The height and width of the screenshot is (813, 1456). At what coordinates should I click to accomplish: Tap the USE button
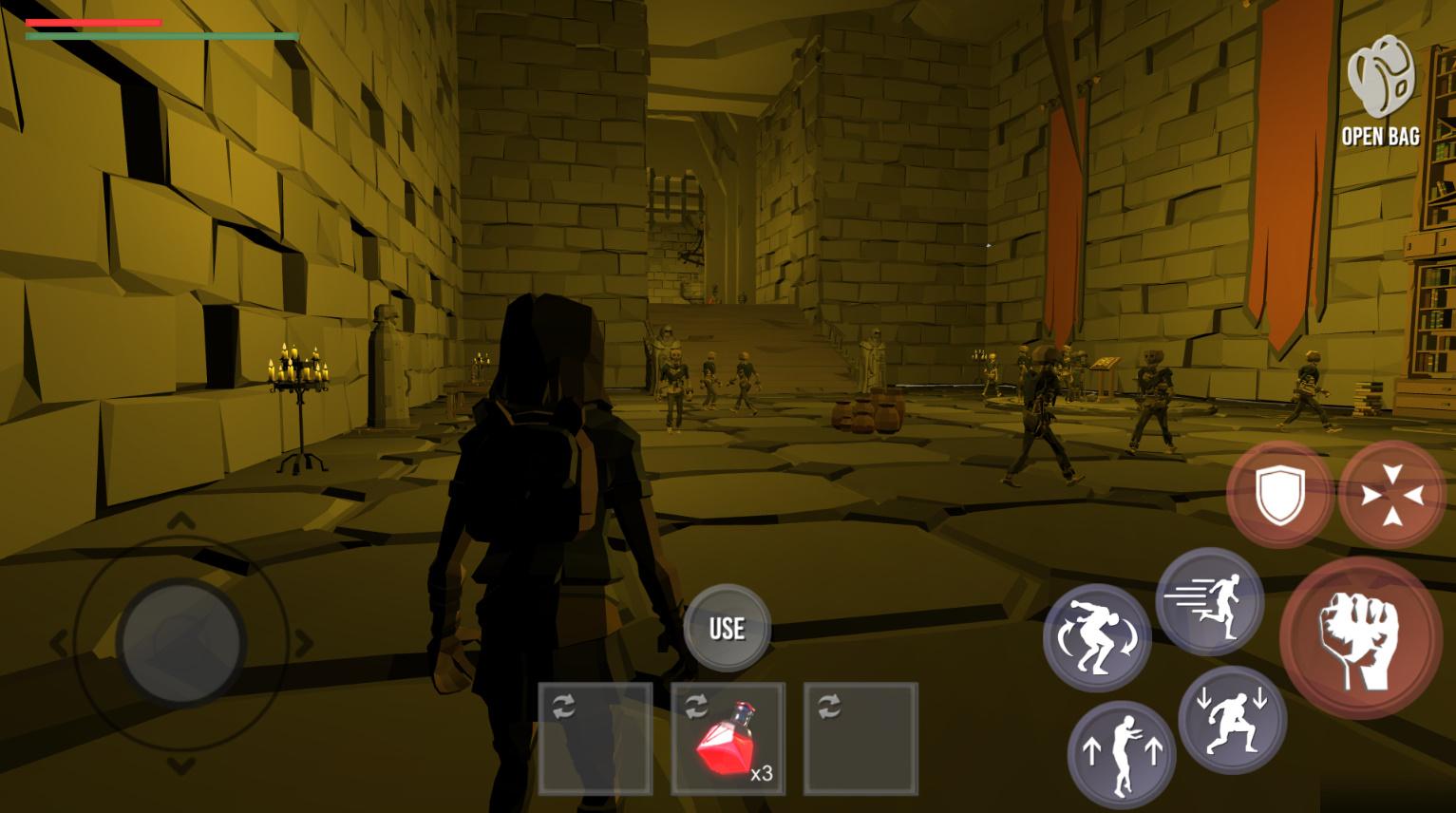pyautogui.click(x=727, y=628)
